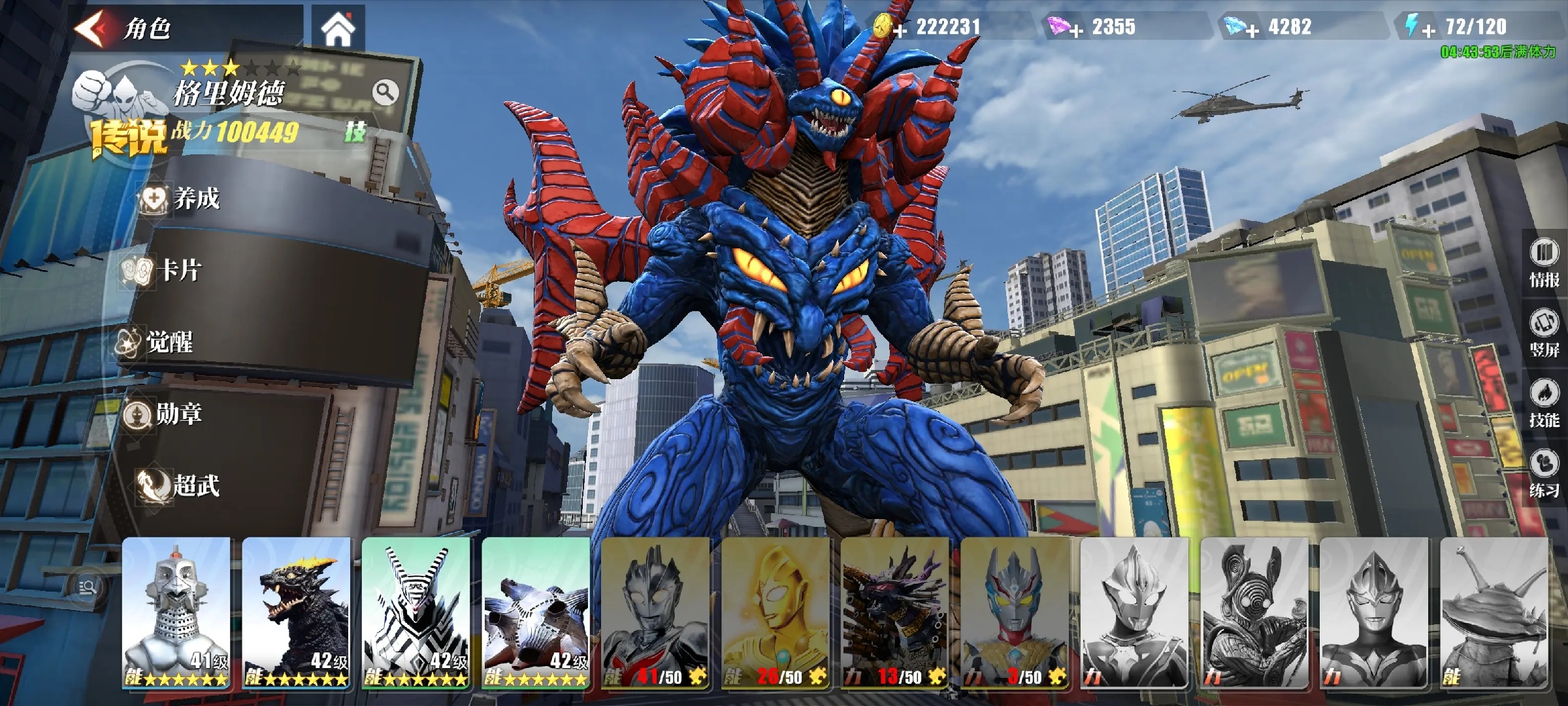
Task: Choose the black dinosaur kaiju card
Action: (297, 613)
